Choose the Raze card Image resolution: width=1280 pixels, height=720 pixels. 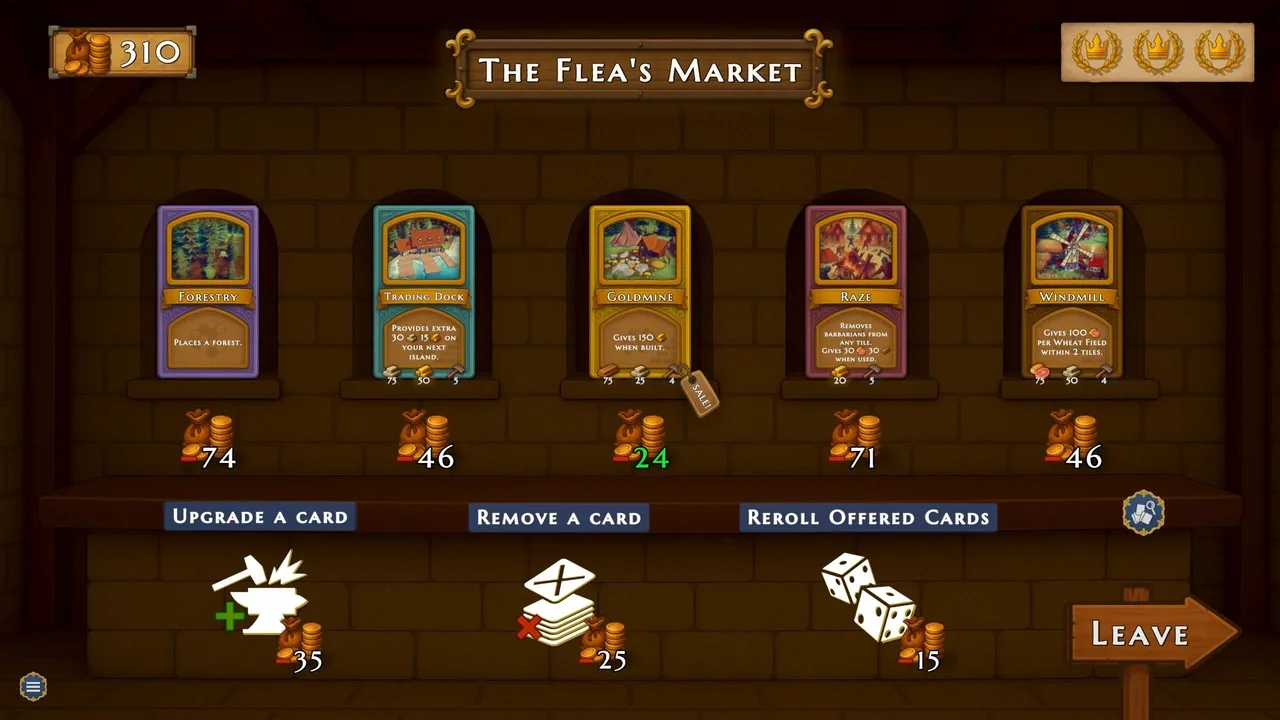pyautogui.click(x=856, y=291)
